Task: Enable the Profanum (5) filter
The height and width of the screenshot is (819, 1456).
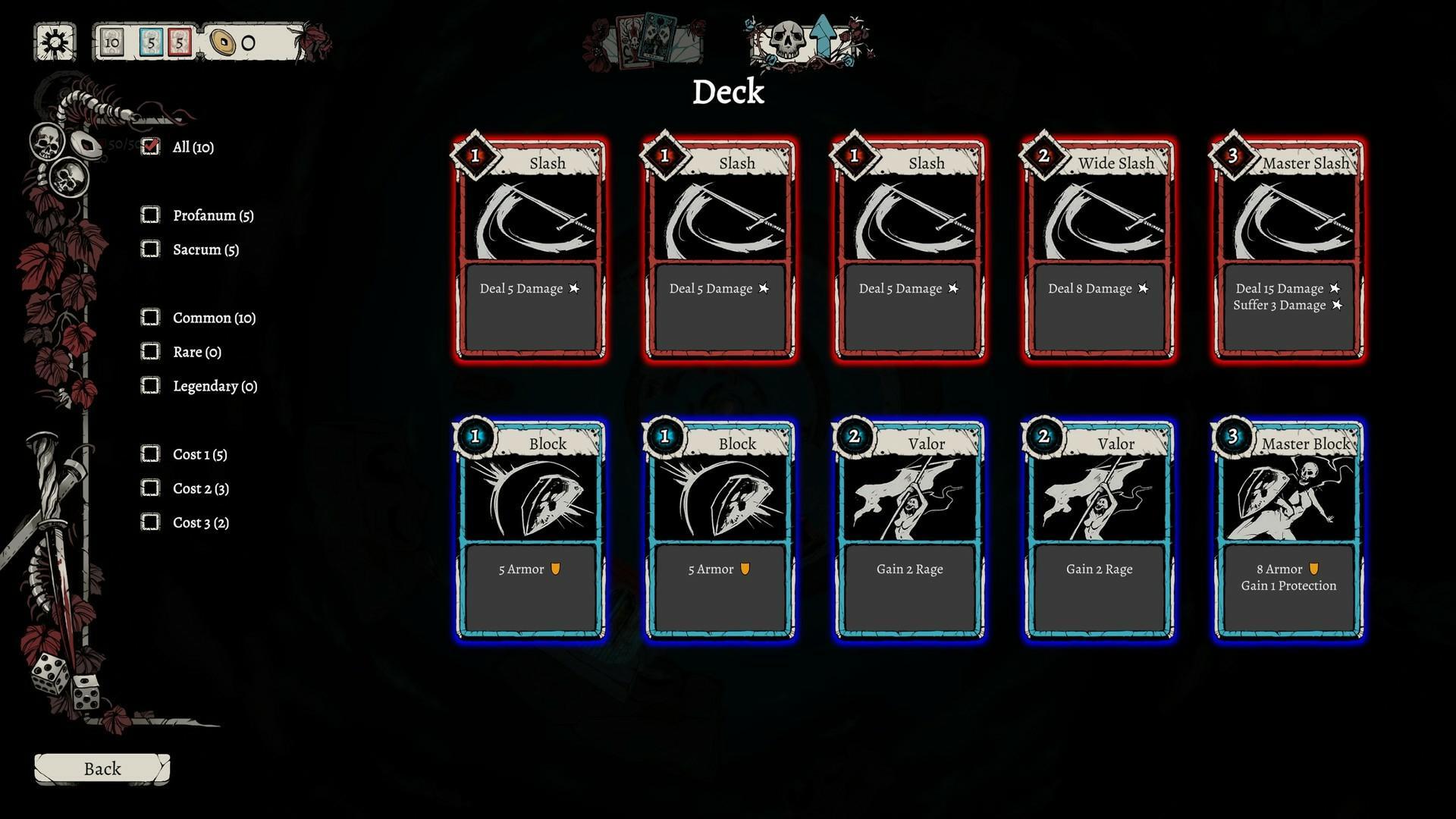Action: 149,215
